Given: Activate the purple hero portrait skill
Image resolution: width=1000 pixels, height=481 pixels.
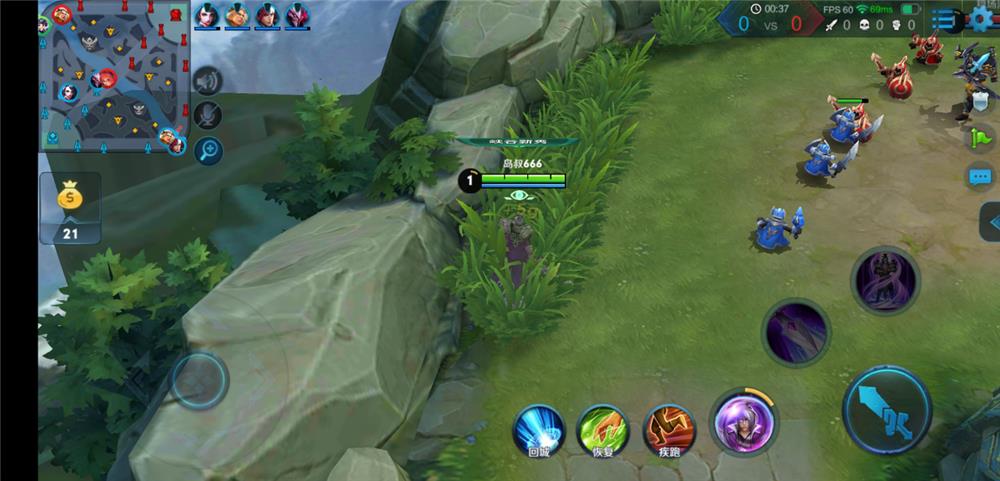Looking at the screenshot, I should tap(744, 421).
